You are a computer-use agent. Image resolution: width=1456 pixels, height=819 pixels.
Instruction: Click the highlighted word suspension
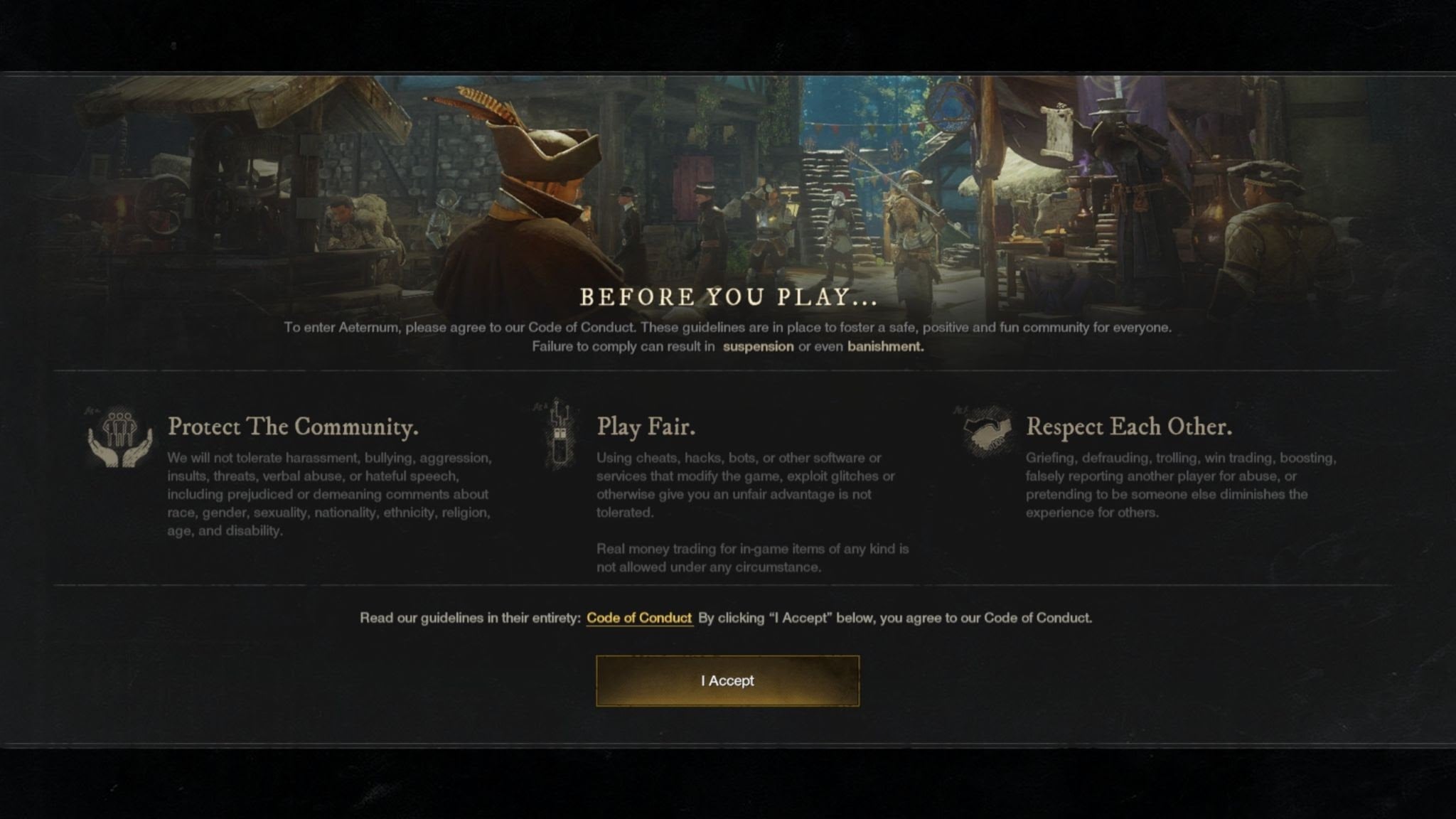tap(758, 346)
